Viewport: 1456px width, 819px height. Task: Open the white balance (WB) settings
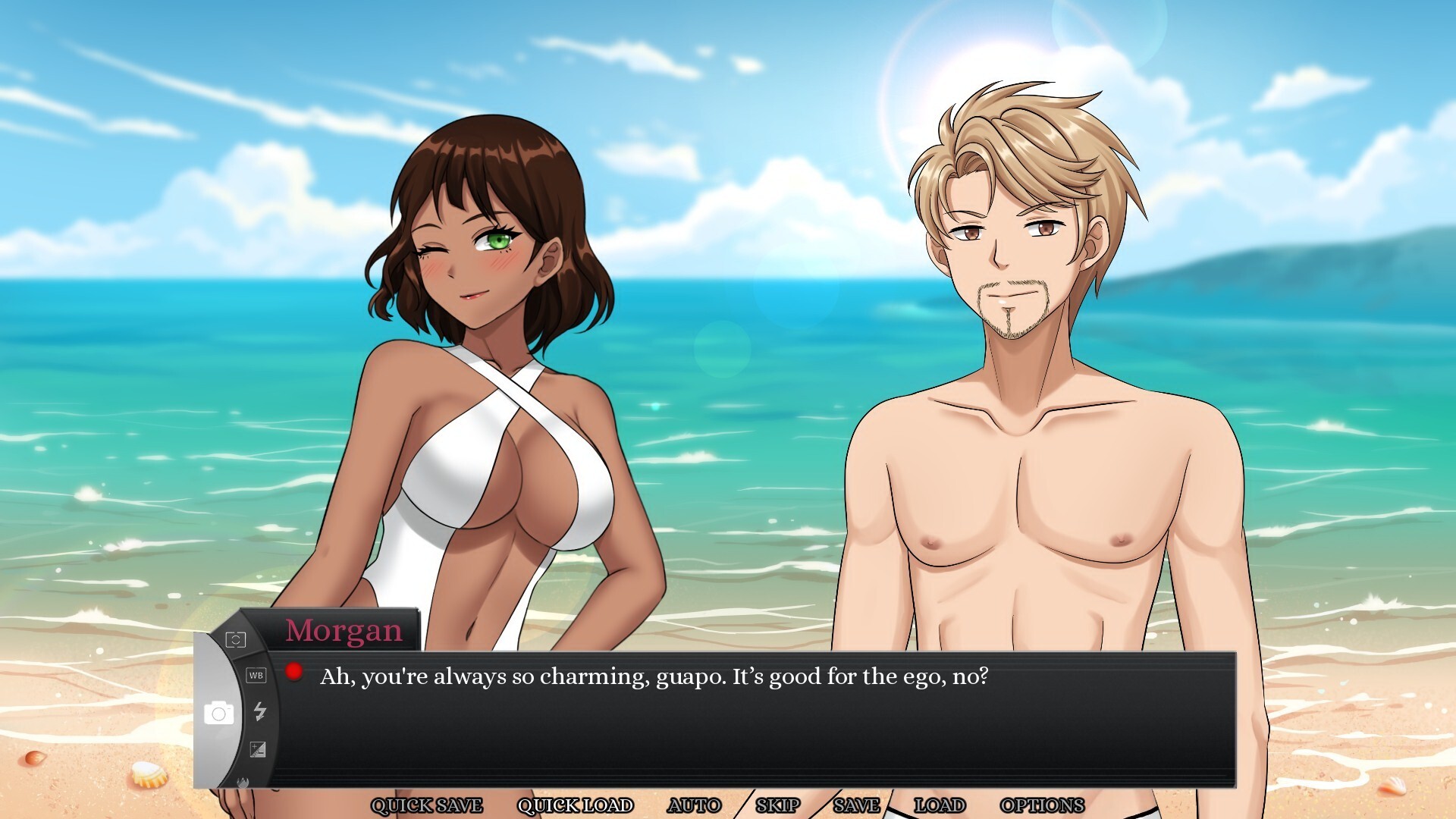tap(257, 675)
